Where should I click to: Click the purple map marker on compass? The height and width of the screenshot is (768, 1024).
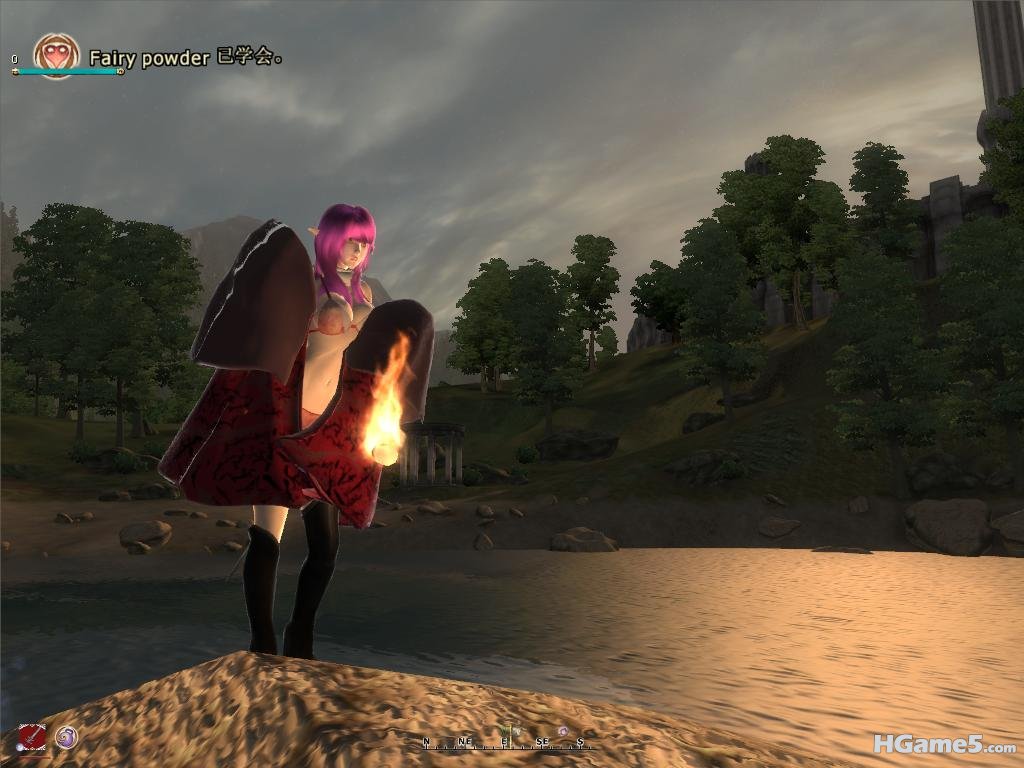point(563,732)
